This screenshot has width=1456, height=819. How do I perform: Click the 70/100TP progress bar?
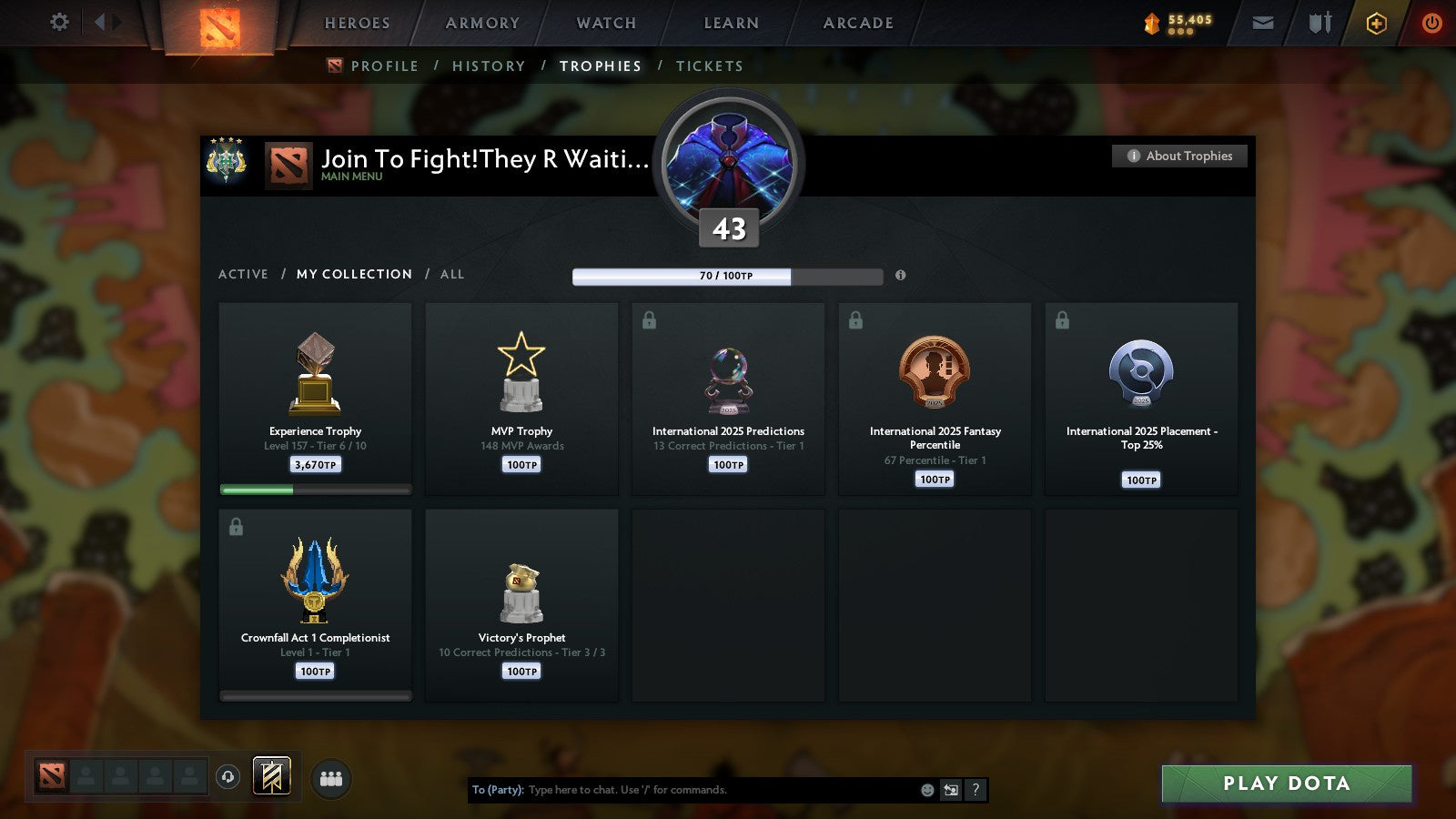(x=726, y=277)
